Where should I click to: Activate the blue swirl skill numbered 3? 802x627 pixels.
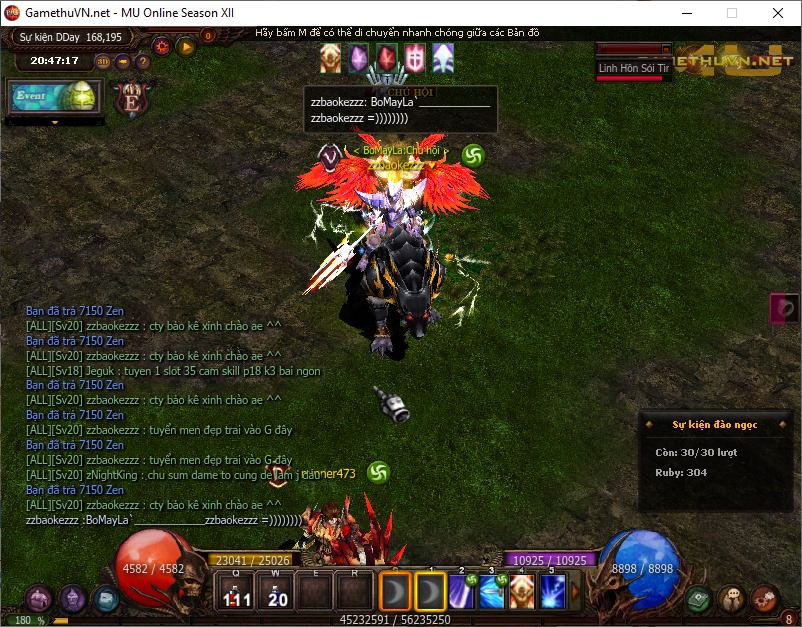click(x=492, y=592)
